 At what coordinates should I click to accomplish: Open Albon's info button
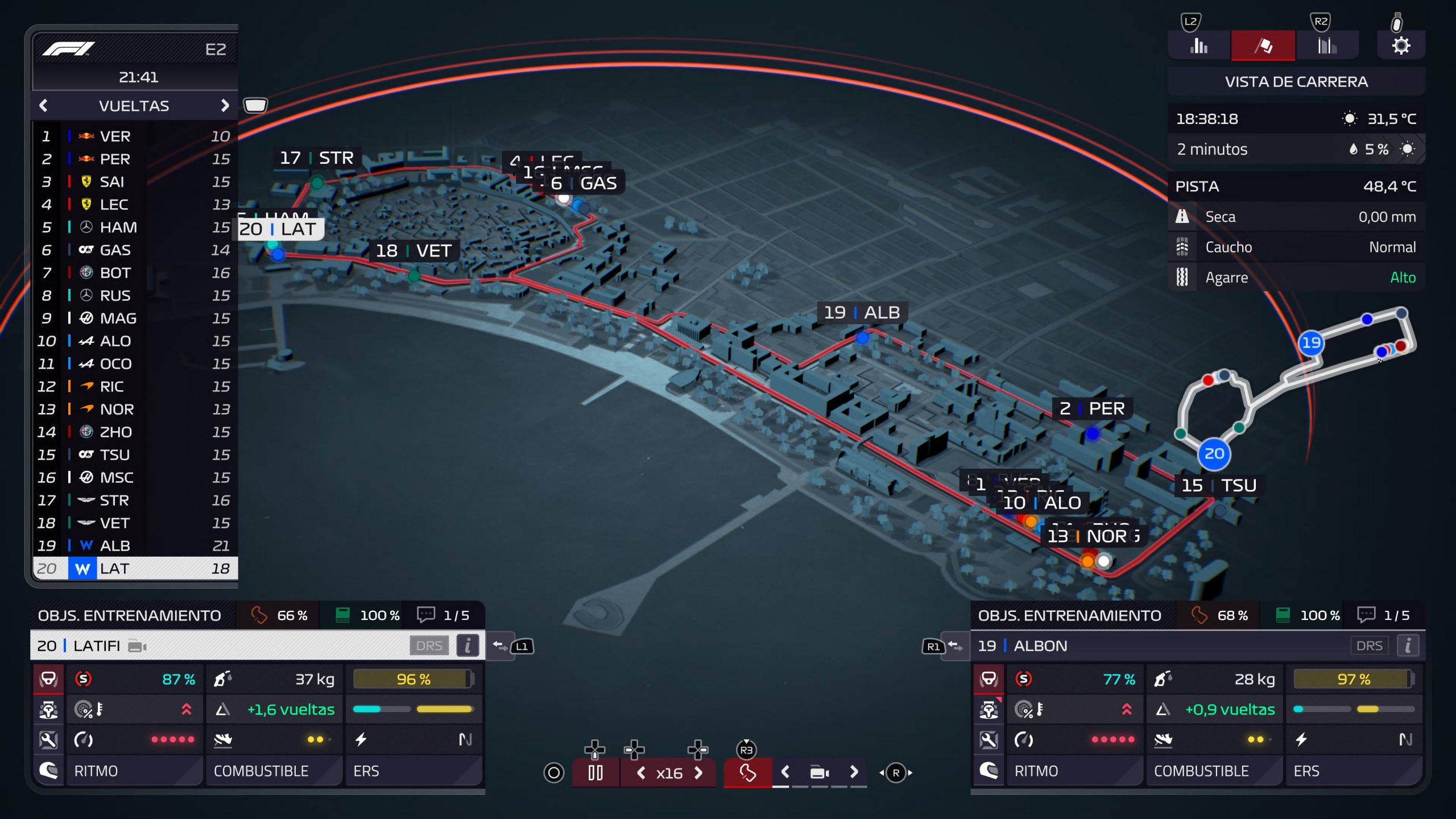pyautogui.click(x=1408, y=646)
